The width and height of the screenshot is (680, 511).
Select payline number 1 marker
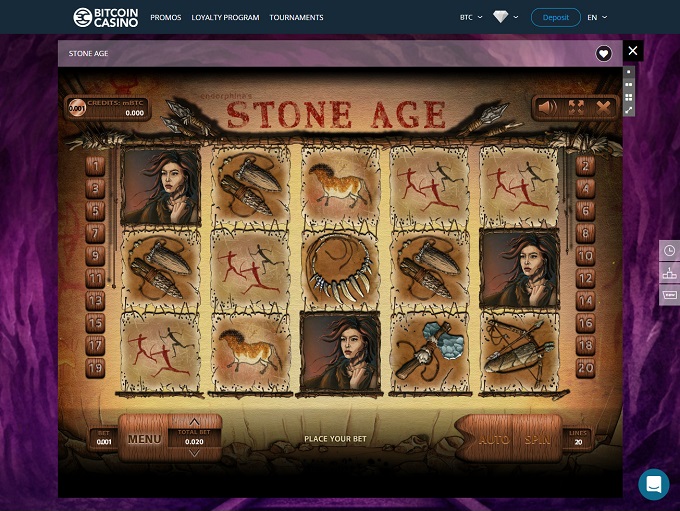96,166
